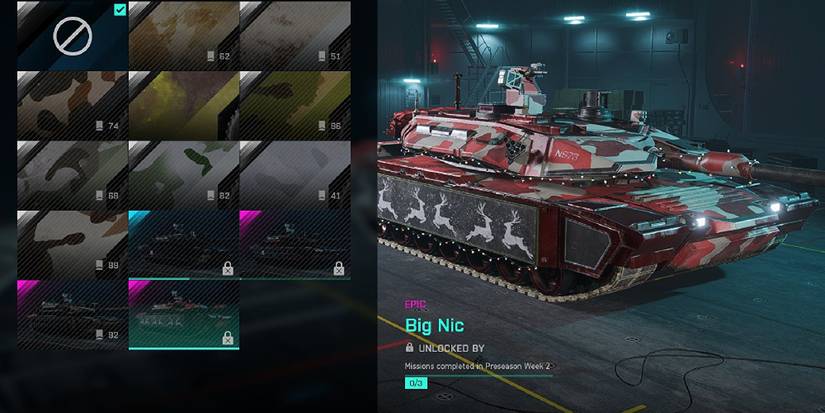This screenshot has height=413, width=825.
Task: Select the no-skin default tile
Action: pyautogui.click(x=72, y=35)
